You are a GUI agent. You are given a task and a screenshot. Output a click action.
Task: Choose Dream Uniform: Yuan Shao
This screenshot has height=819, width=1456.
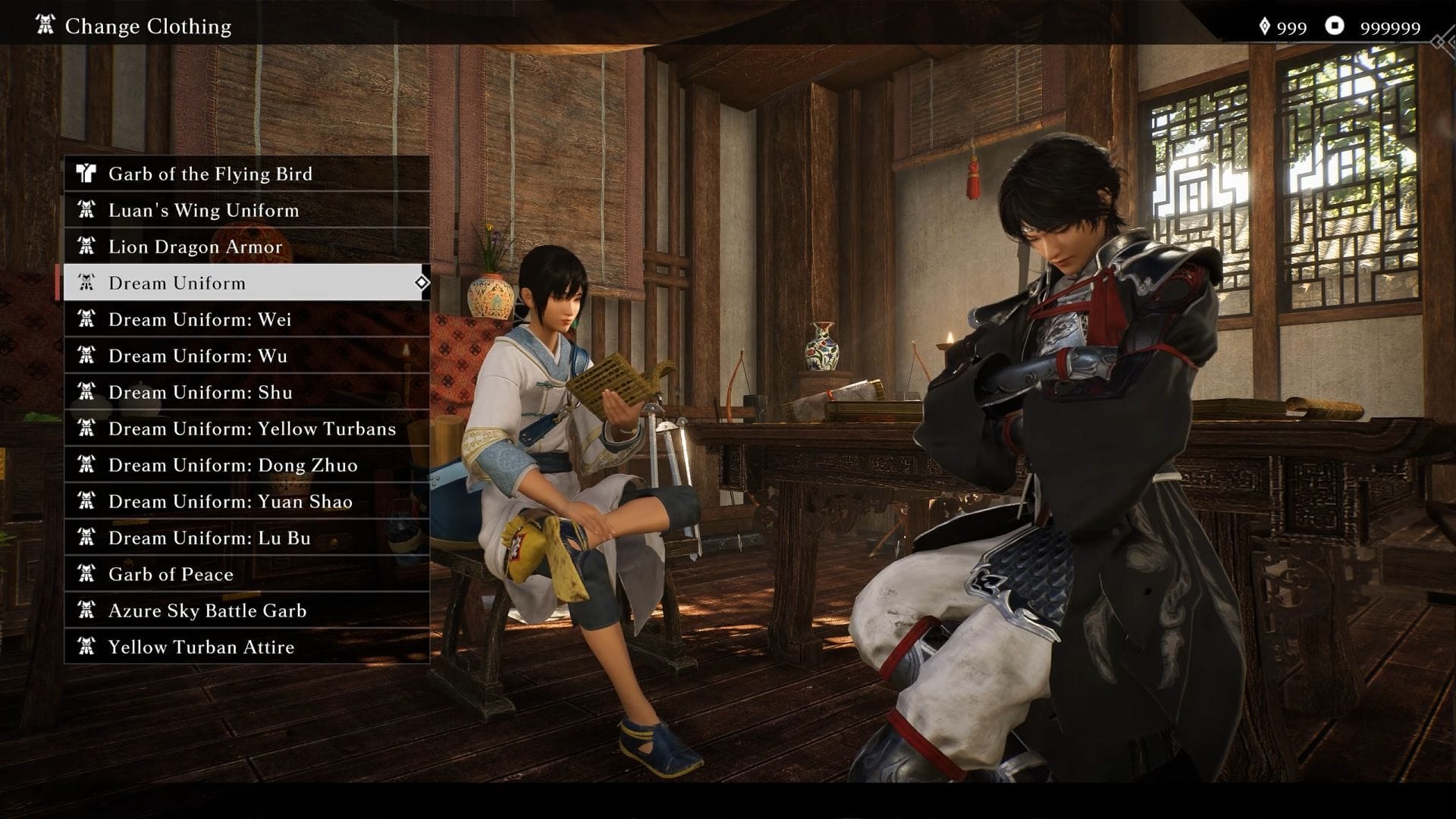coord(246,501)
